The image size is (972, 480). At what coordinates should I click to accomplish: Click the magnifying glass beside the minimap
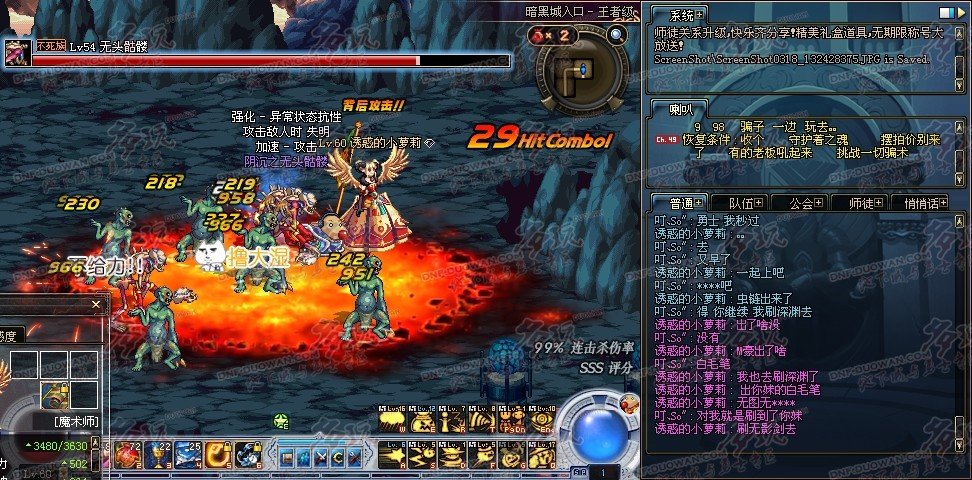(617, 35)
